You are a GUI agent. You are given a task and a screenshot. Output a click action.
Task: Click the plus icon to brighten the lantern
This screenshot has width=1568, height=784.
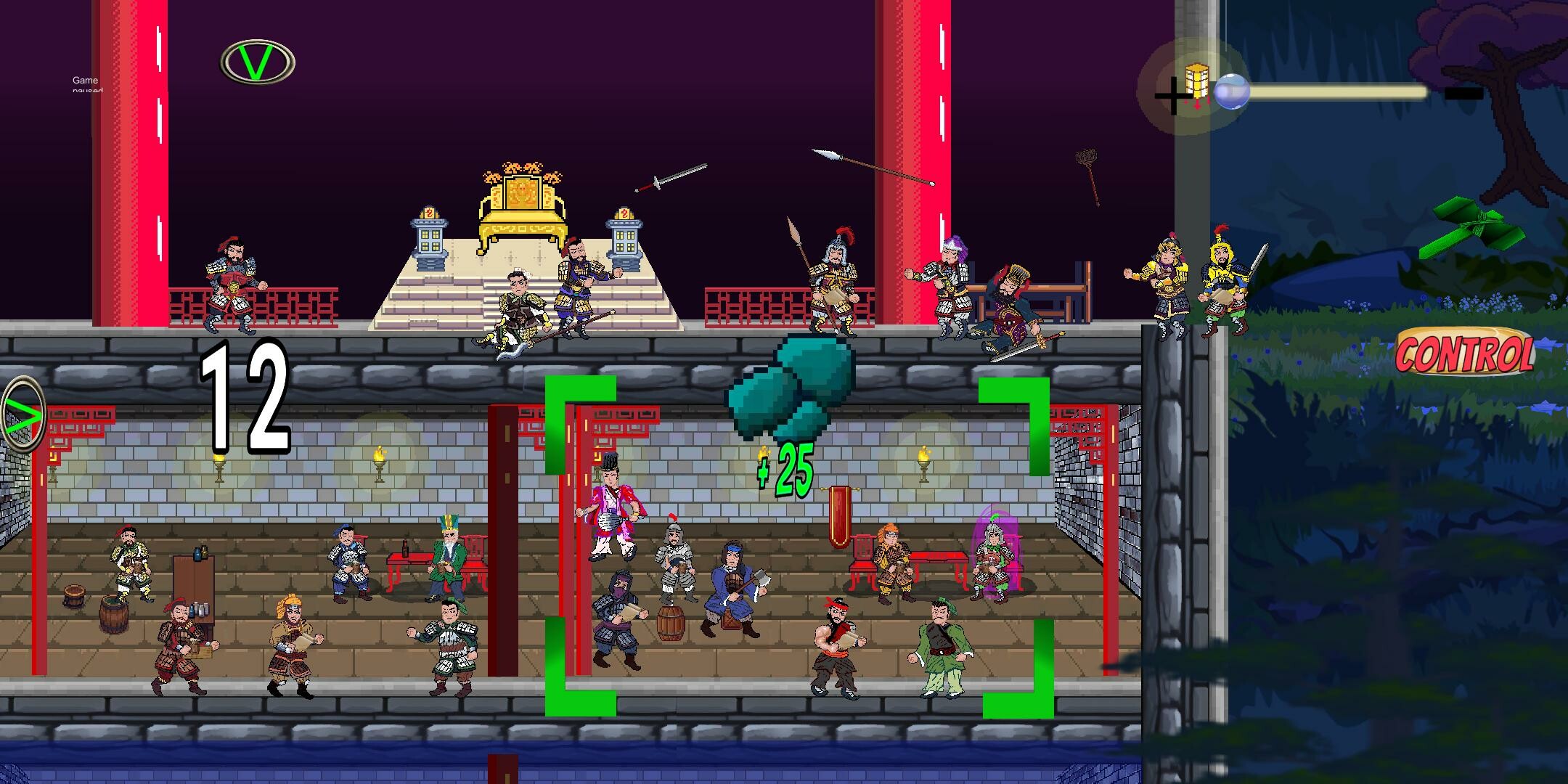[x=1172, y=94]
